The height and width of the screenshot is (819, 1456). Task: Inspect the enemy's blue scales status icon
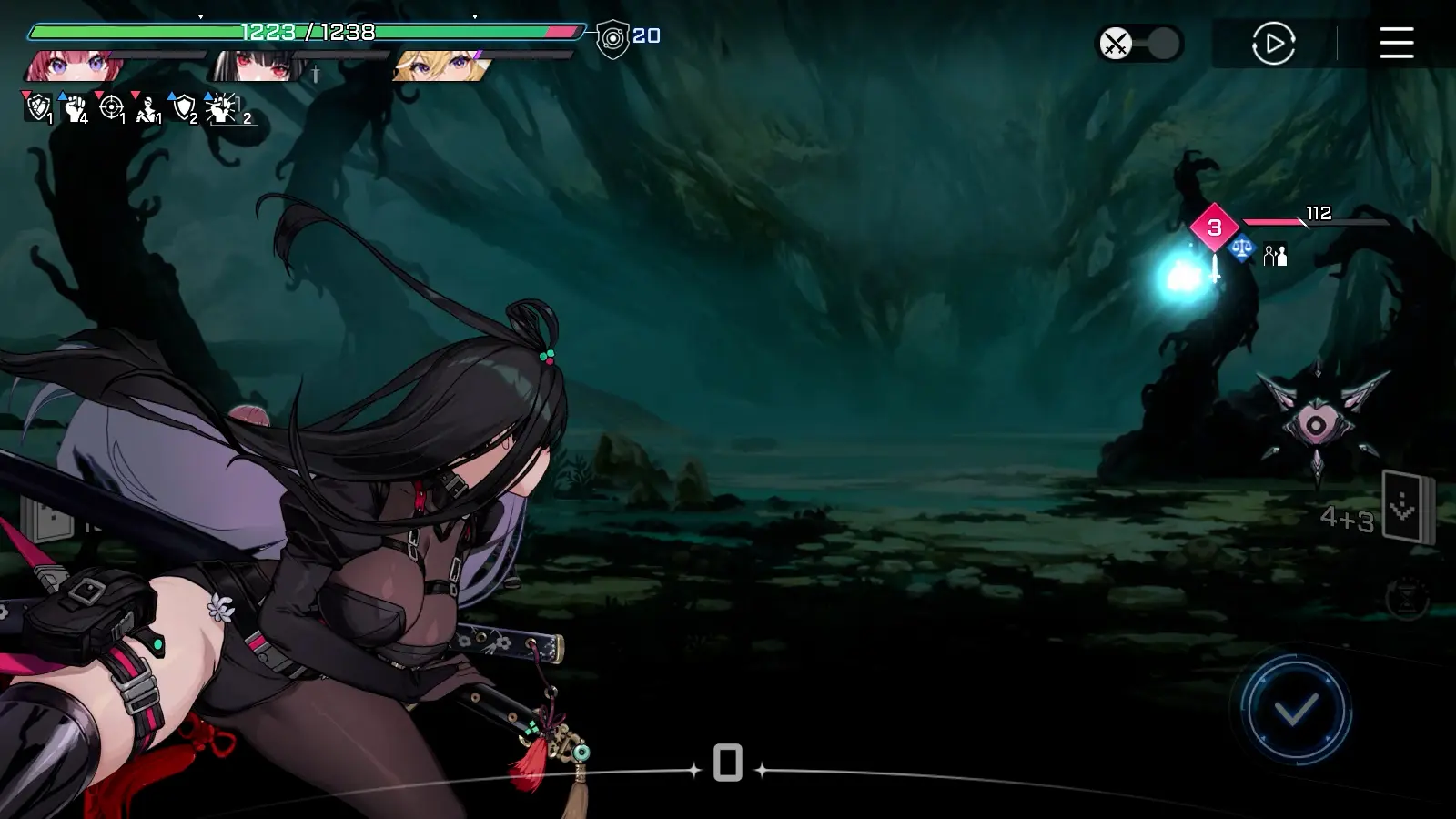1241,248
